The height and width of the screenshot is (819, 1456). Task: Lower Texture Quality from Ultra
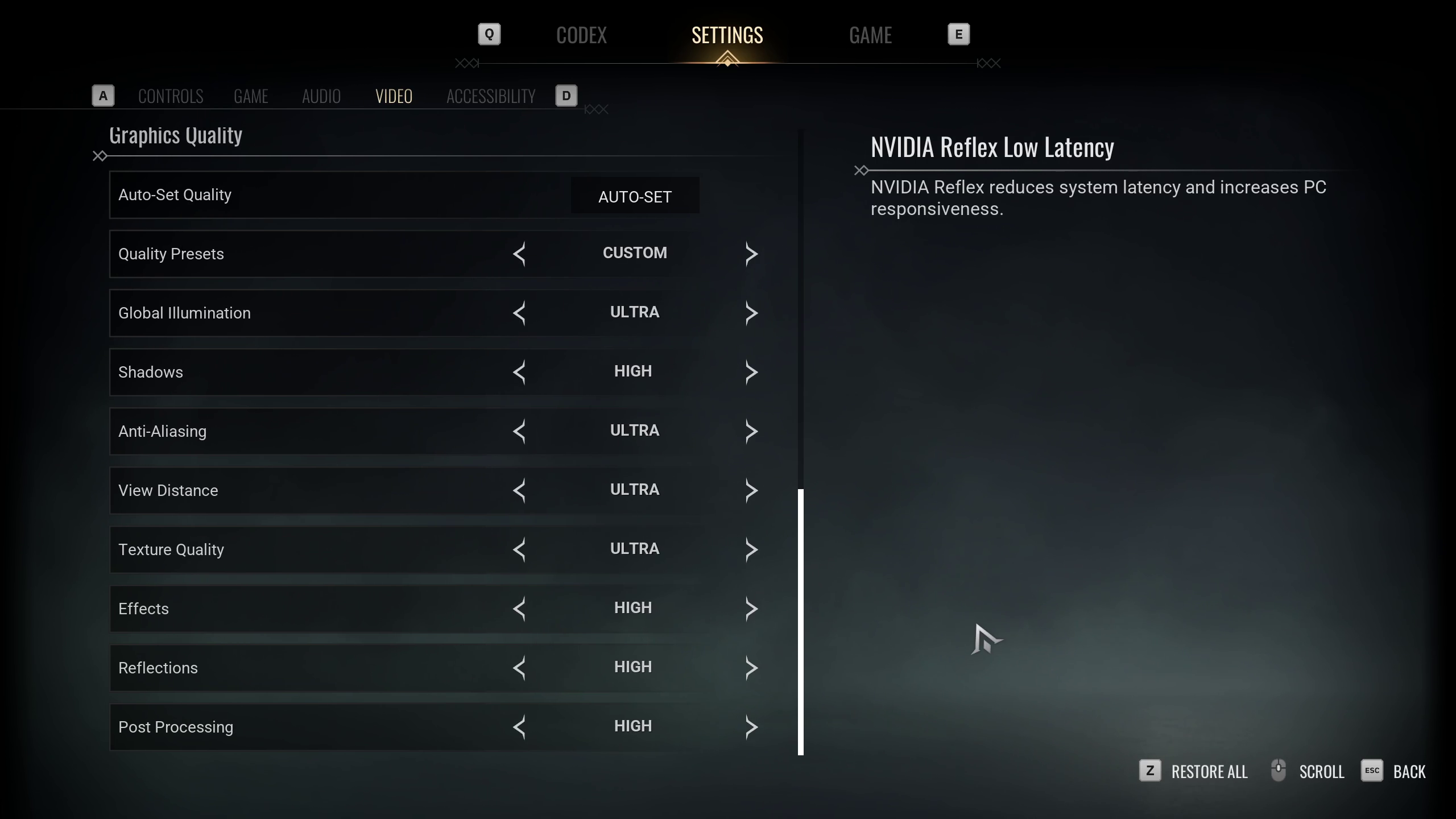(519, 549)
